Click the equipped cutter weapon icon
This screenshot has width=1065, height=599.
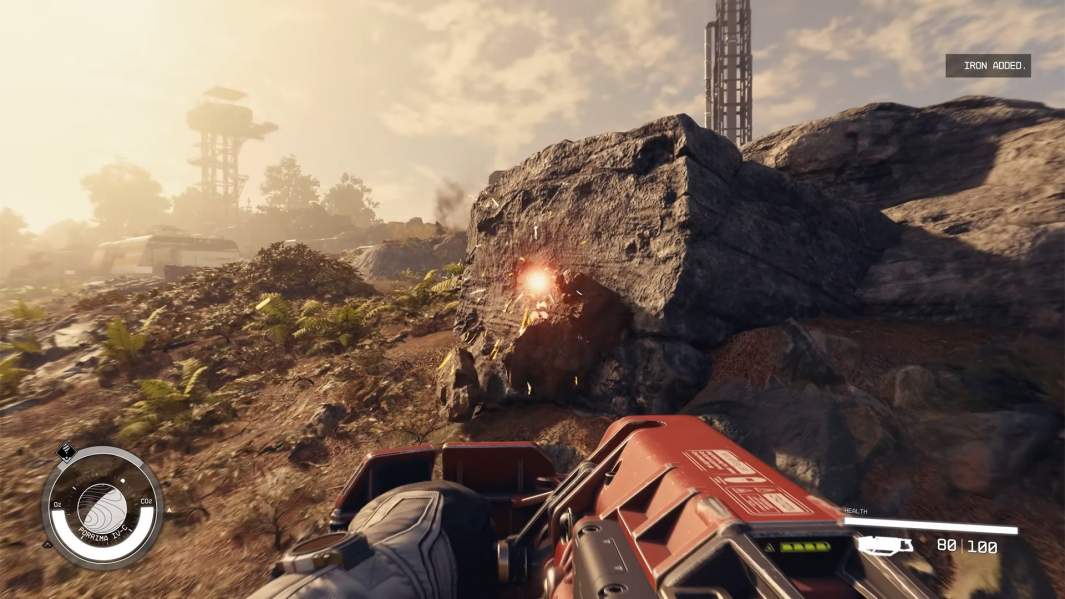[885, 545]
